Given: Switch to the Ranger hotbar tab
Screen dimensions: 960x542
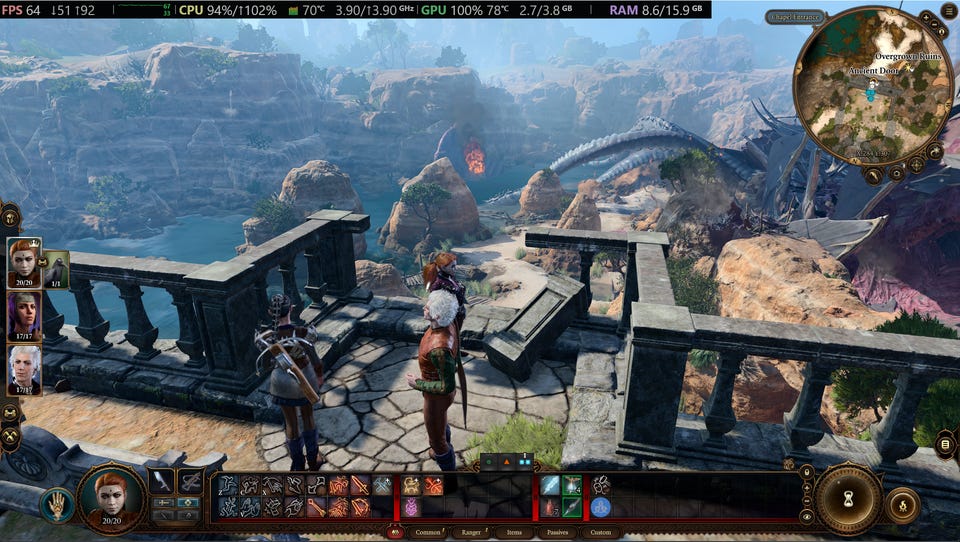Looking at the screenshot, I should (x=471, y=533).
